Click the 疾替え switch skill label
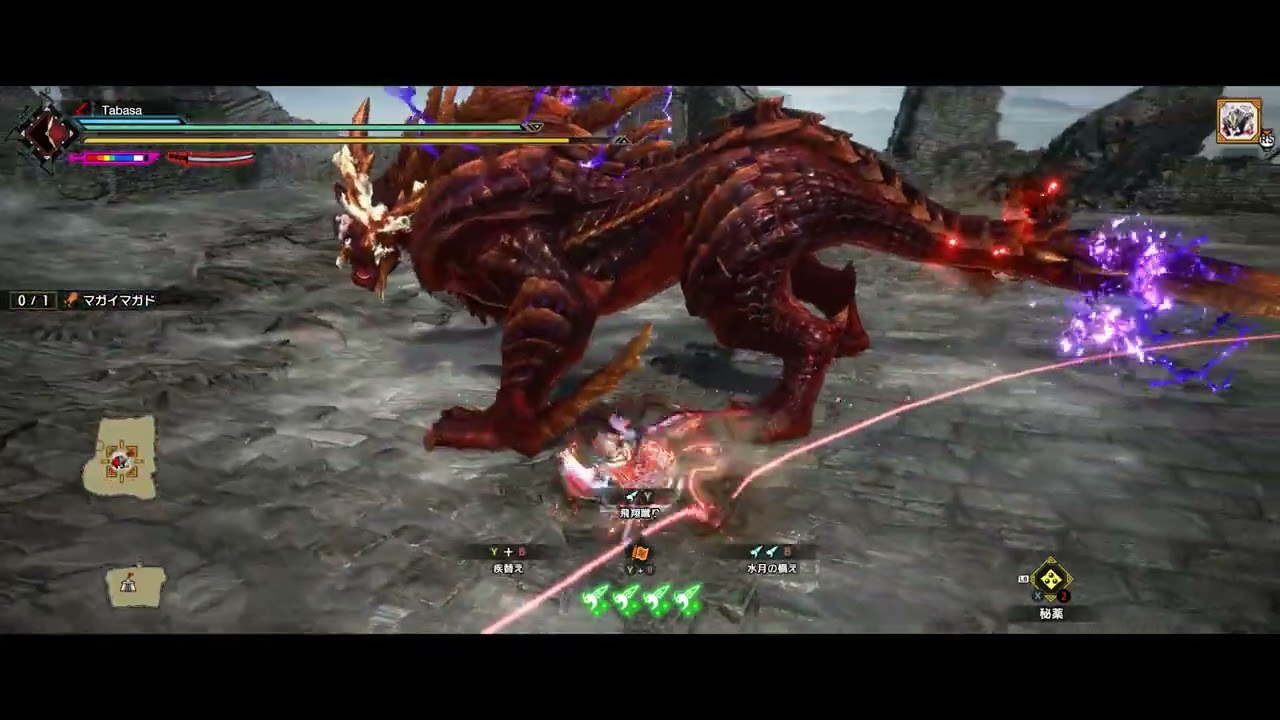The image size is (1280, 720). (508, 568)
